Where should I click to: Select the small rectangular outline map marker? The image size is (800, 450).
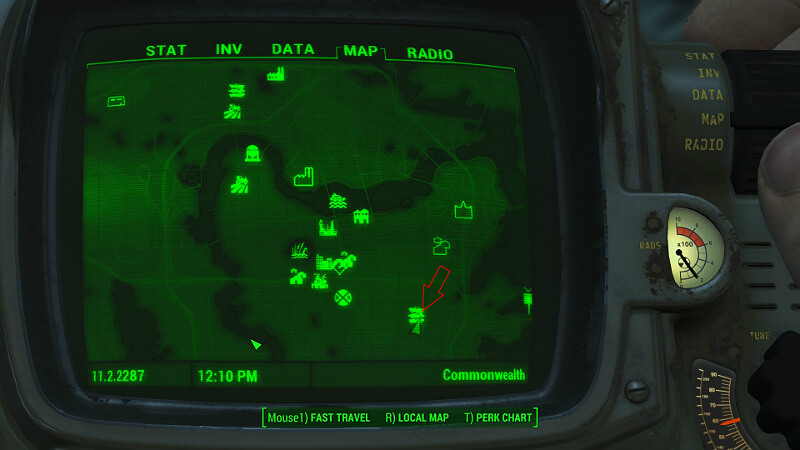click(116, 101)
